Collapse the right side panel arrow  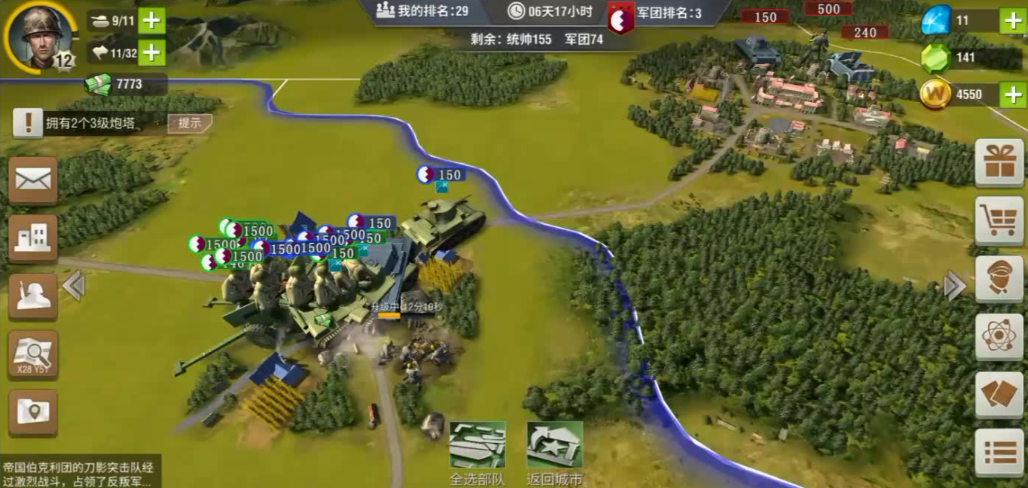[954, 287]
